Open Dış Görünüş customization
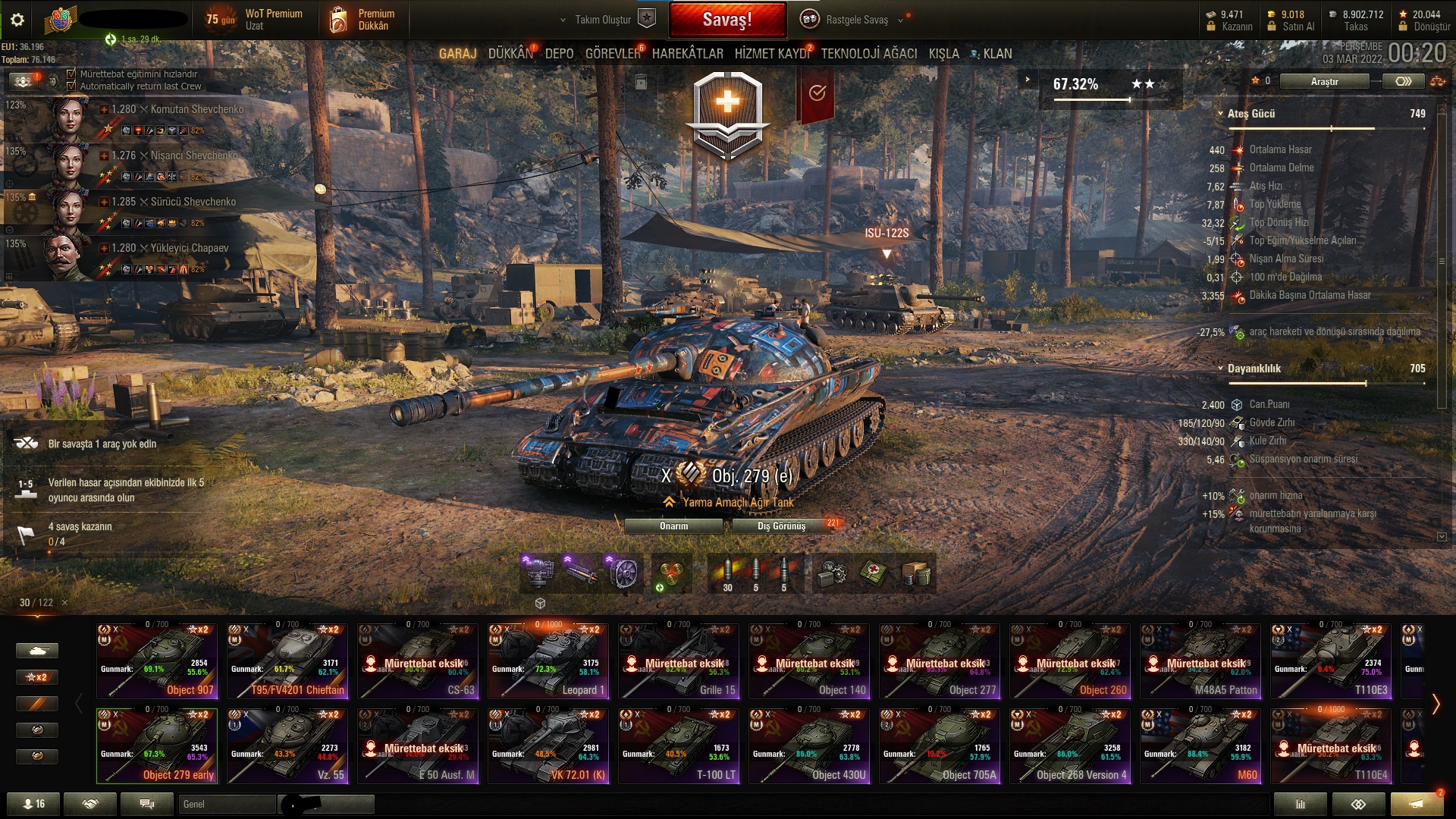 (781, 526)
